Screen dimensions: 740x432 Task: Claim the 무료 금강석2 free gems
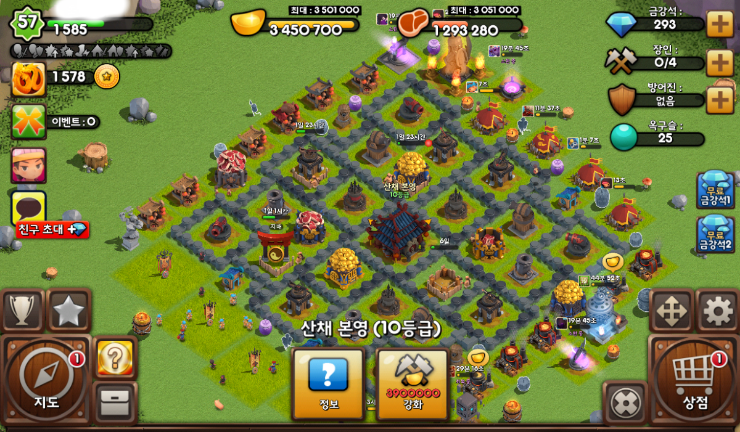click(715, 234)
